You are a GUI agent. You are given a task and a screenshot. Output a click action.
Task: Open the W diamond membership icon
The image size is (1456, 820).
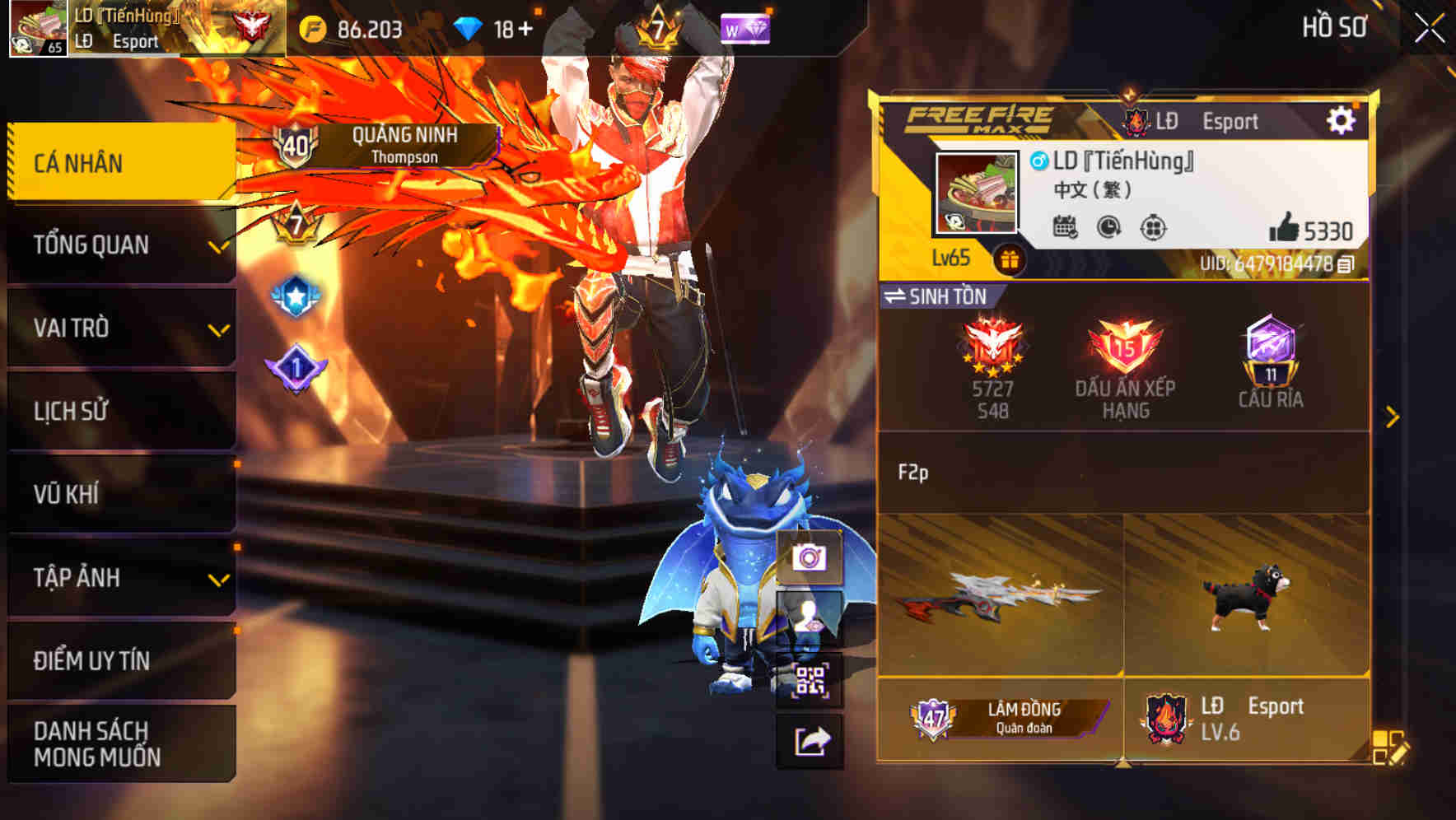[745, 27]
